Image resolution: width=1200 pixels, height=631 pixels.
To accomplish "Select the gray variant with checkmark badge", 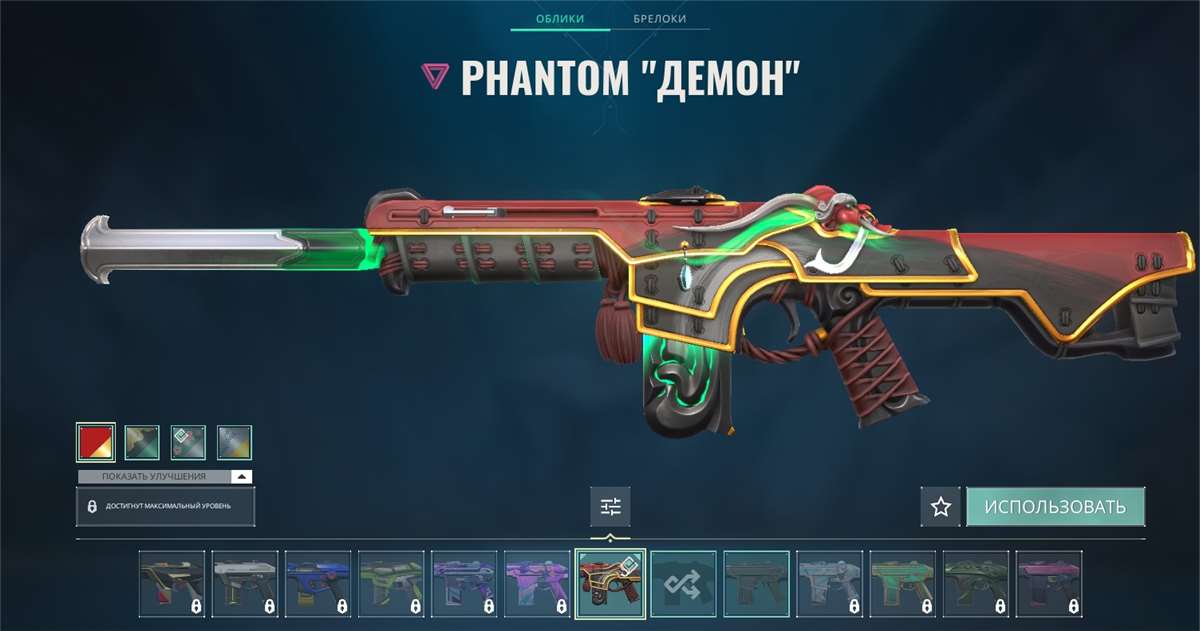I will 188,442.
